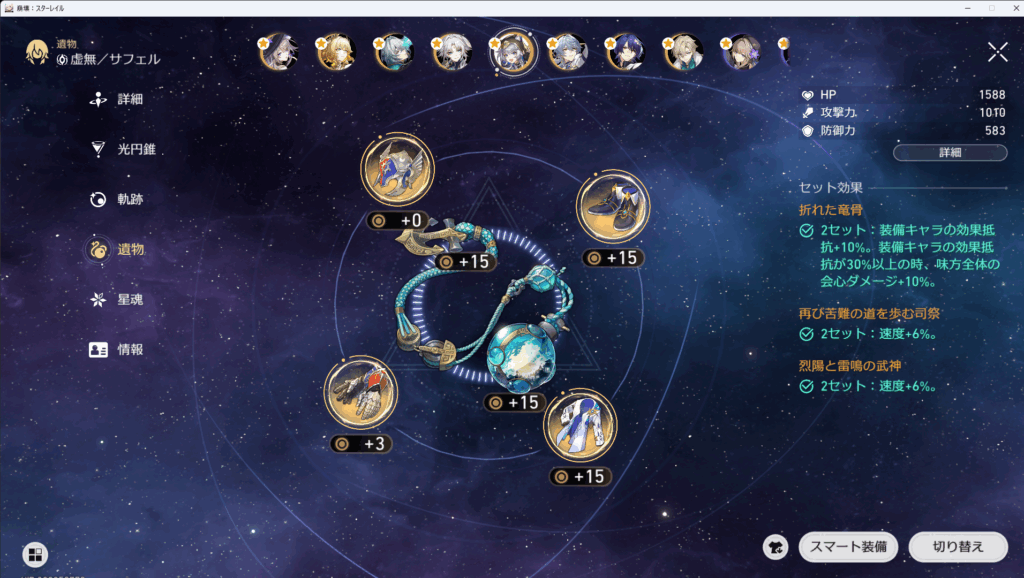Switch to the 光円錐 light cone page
Viewport: 1024px width, 578px height.
coord(135,150)
